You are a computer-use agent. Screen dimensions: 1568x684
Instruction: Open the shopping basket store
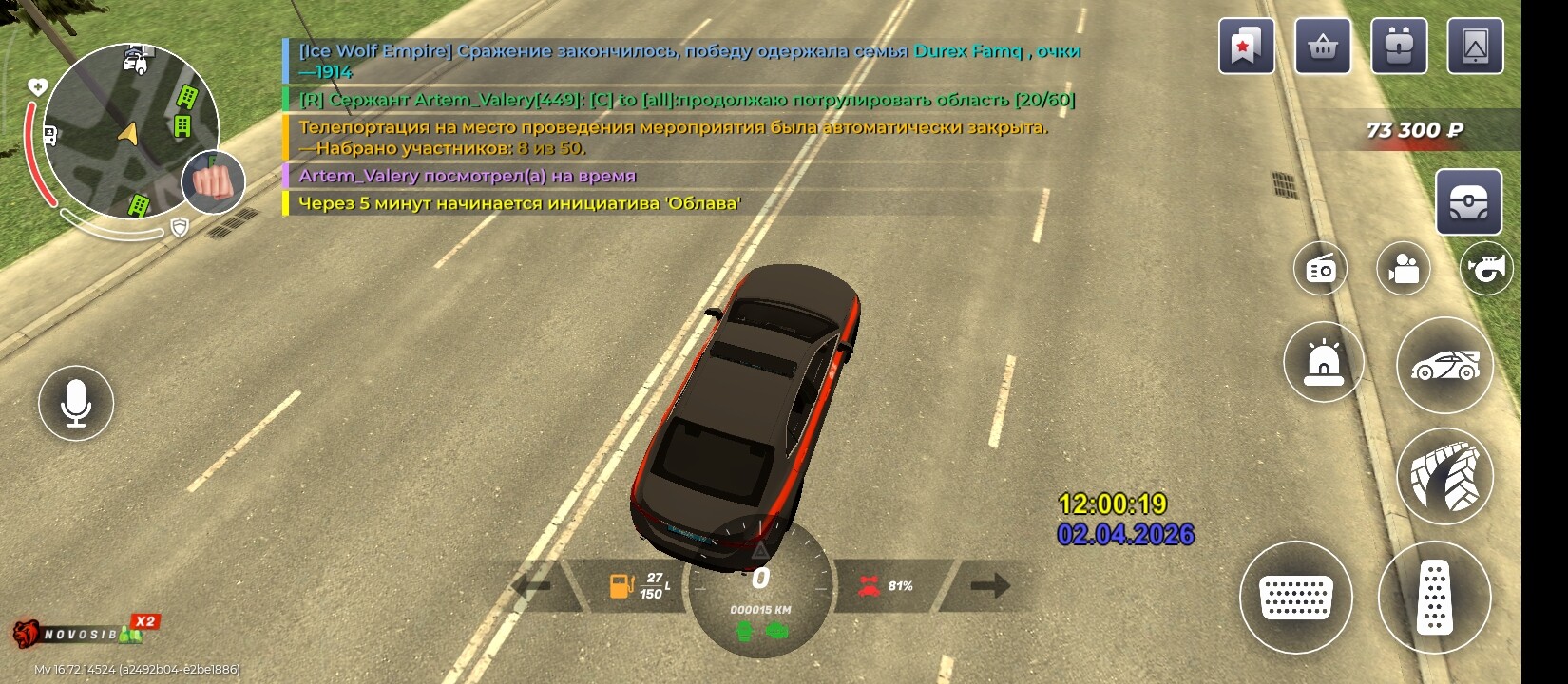(x=1322, y=47)
